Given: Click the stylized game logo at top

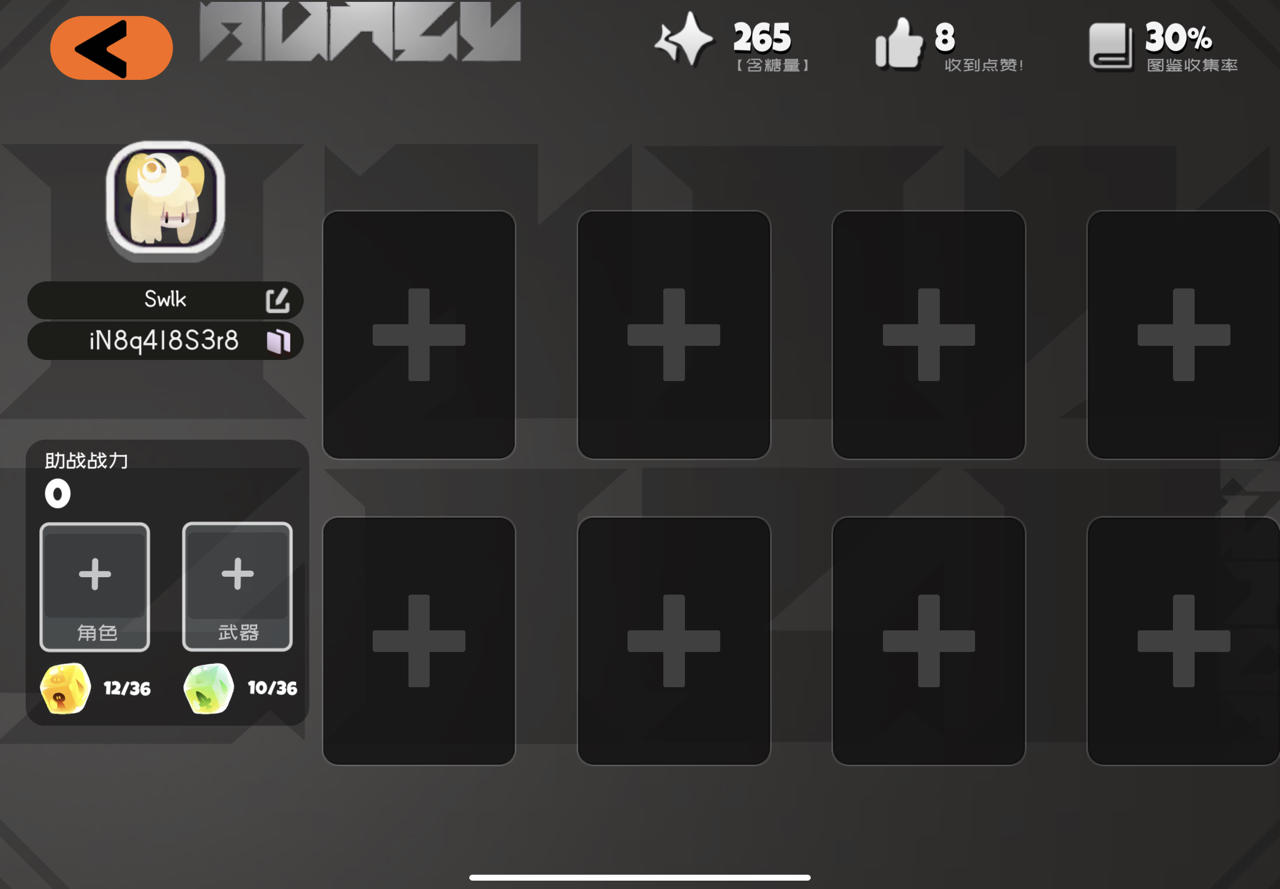Looking at the screenshot, I should point(360,33).
